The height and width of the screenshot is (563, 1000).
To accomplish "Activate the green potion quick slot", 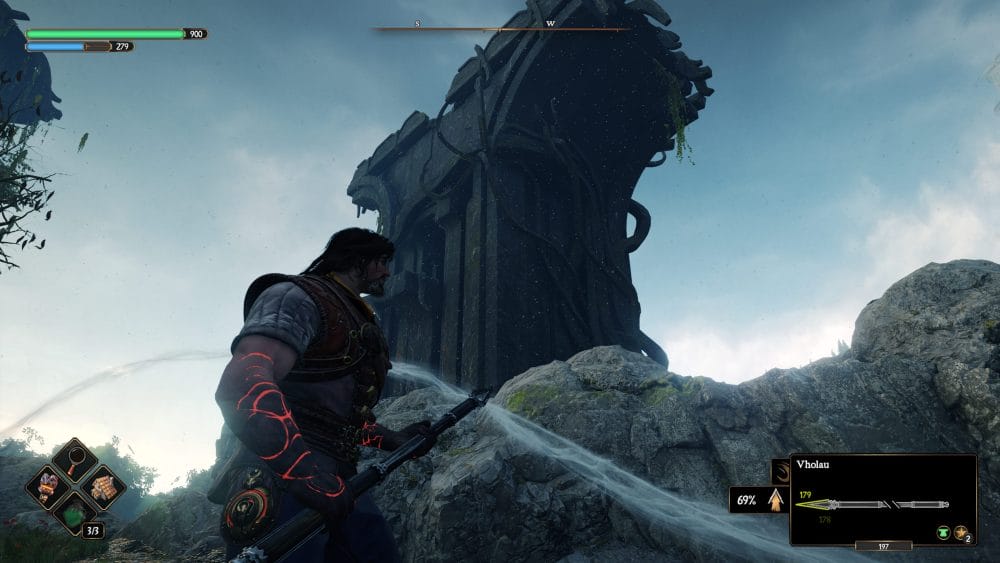I will [75, 513].
